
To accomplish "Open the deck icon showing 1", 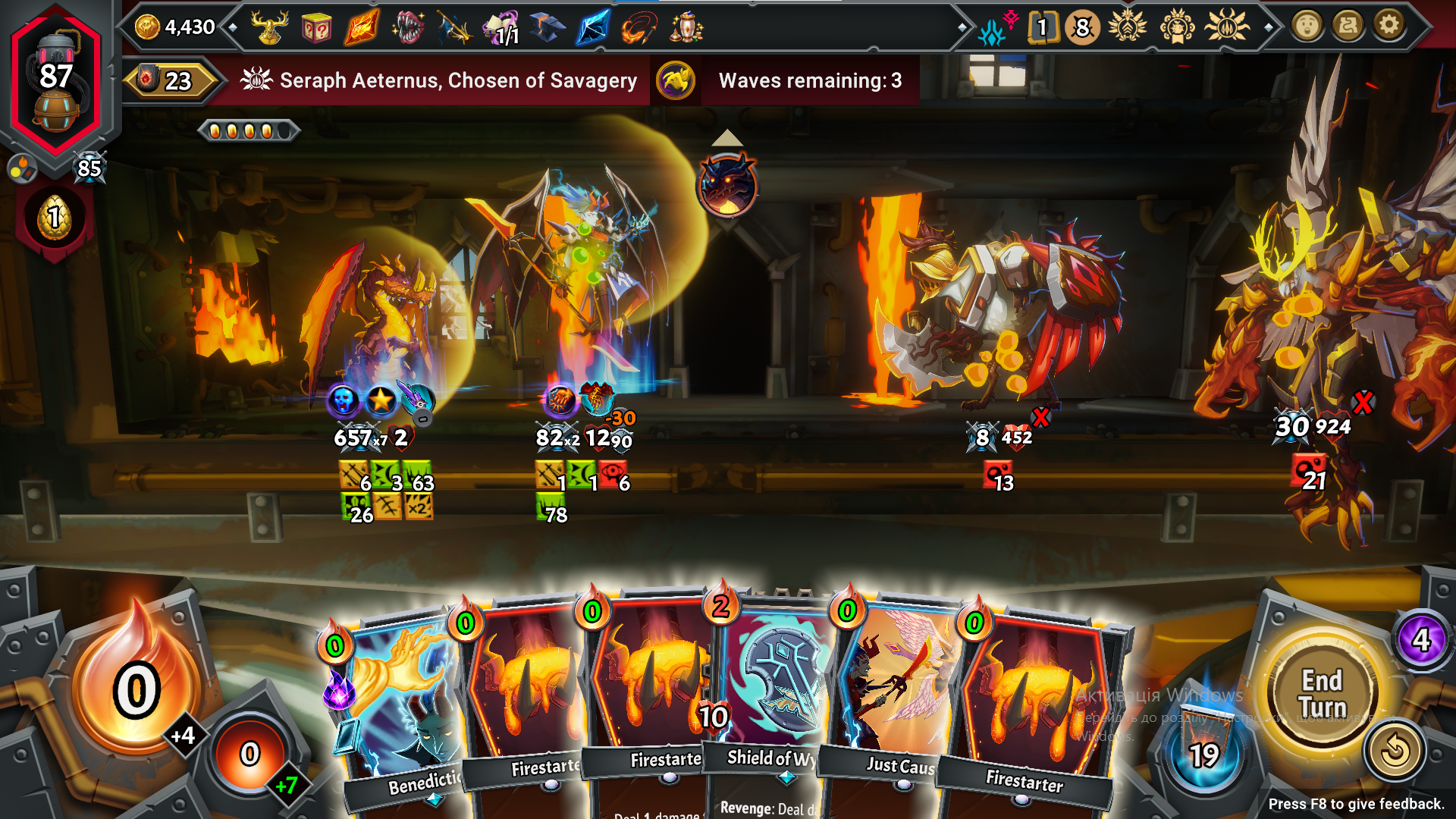I will tap(1042, 28).
